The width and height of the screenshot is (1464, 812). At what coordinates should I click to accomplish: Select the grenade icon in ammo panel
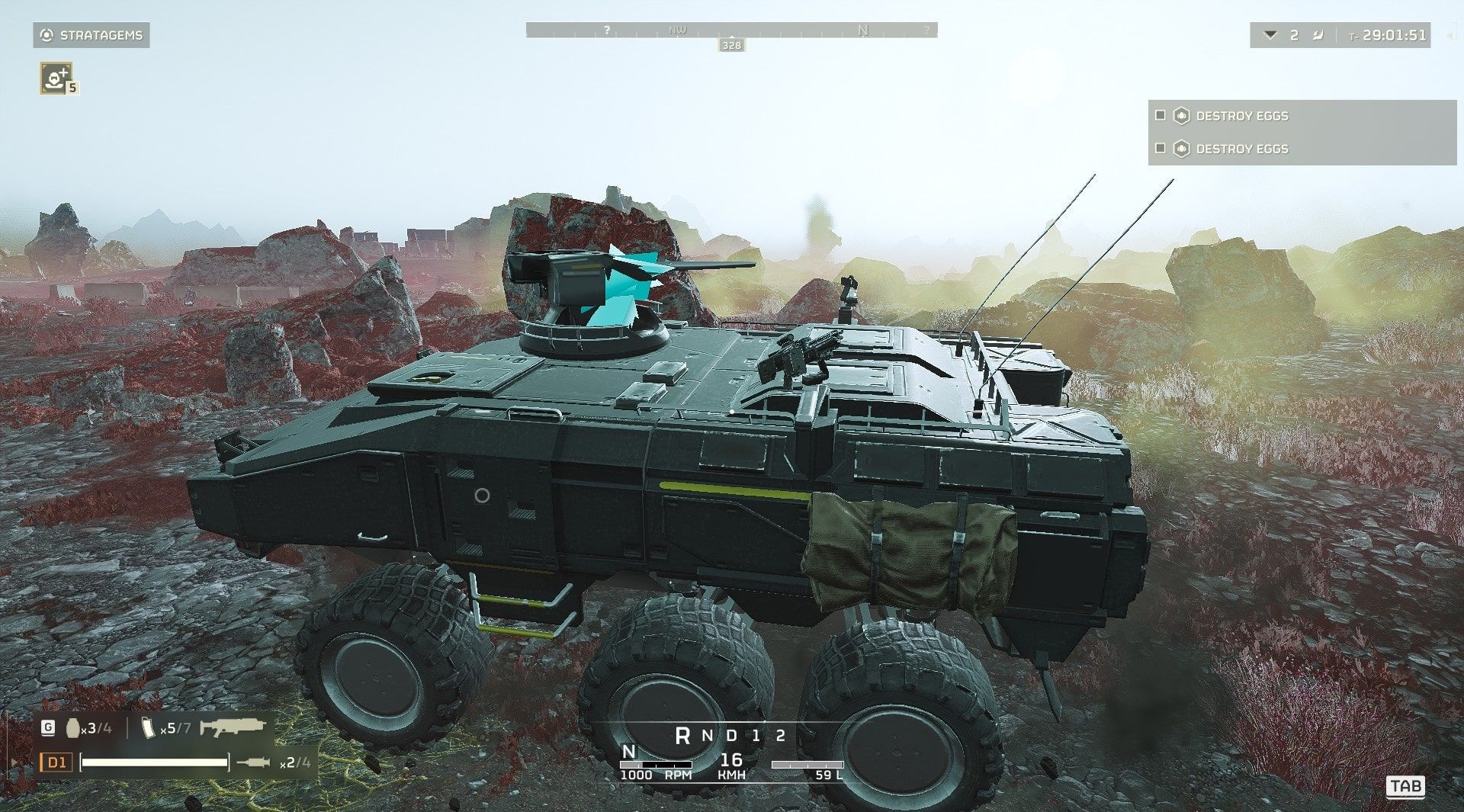click(73, 727)
